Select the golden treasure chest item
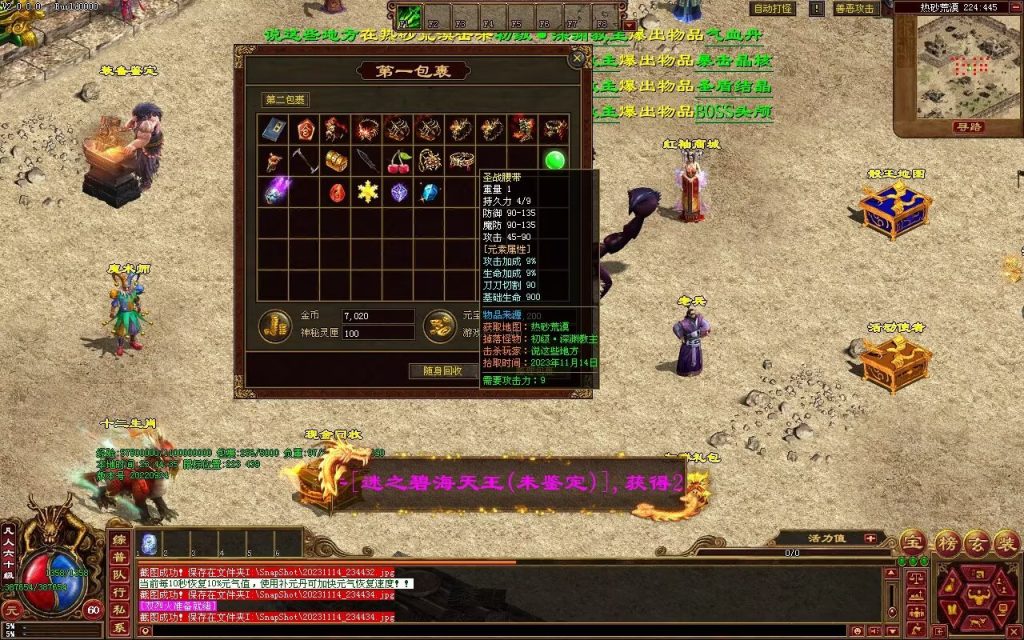This screenshot has width=1024, height=640. pyautogui.click(x=336, y=160)
